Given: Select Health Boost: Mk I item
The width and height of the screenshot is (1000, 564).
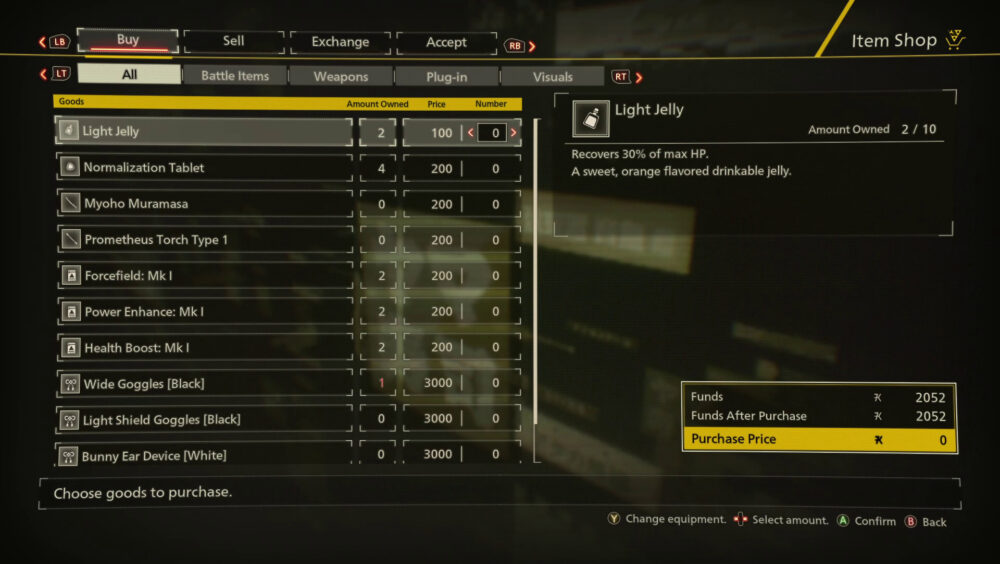Looking at the screenshot, I should (x=204, y=348).
